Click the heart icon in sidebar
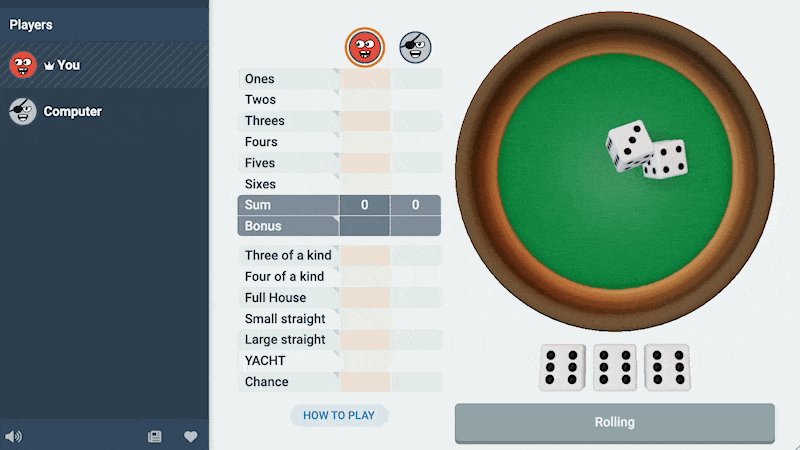The width and height of the screenshot is (800, 450). (x=190, y=436)
